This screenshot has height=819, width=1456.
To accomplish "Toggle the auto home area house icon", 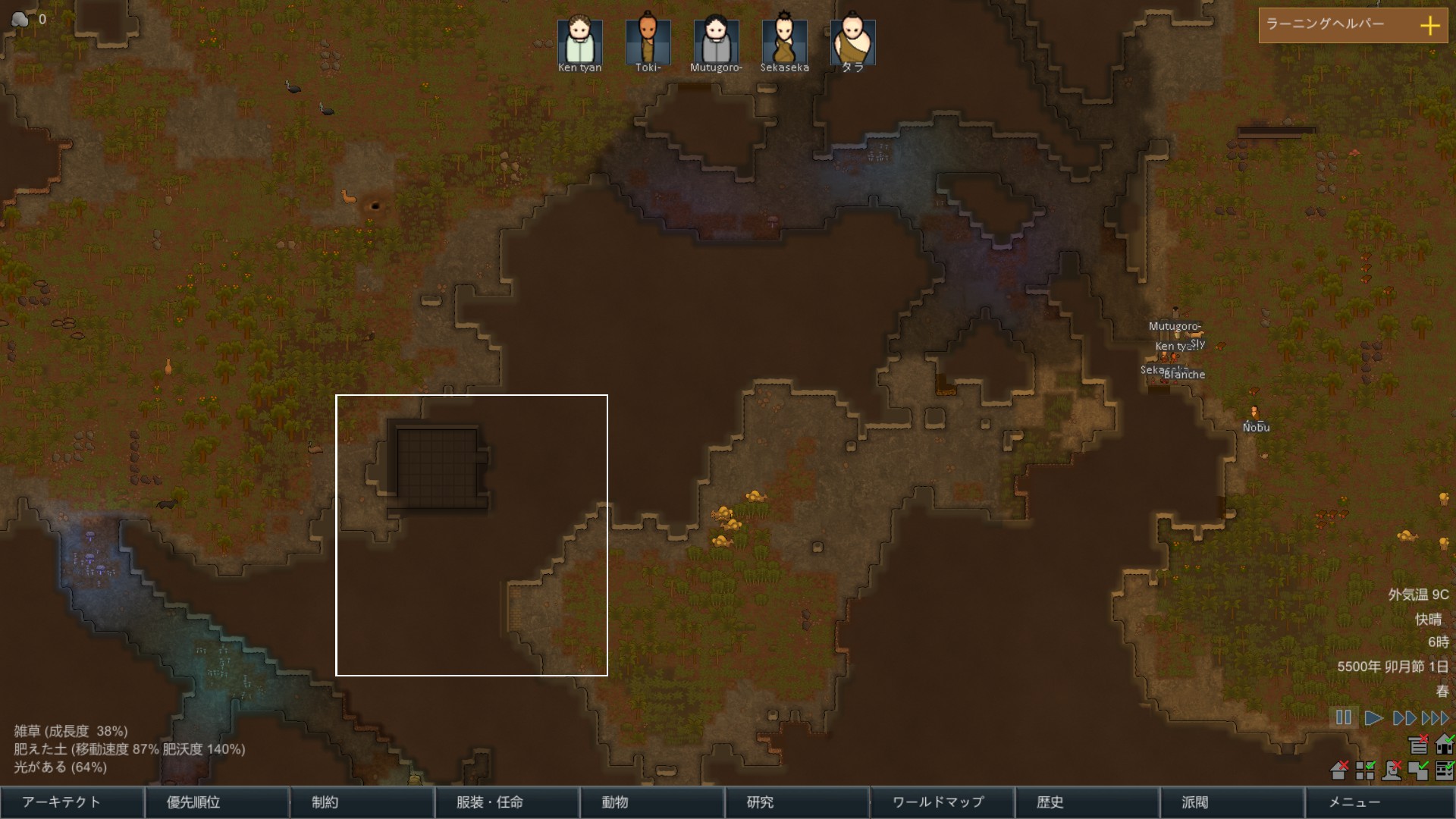I will [x=1445, y=745].
